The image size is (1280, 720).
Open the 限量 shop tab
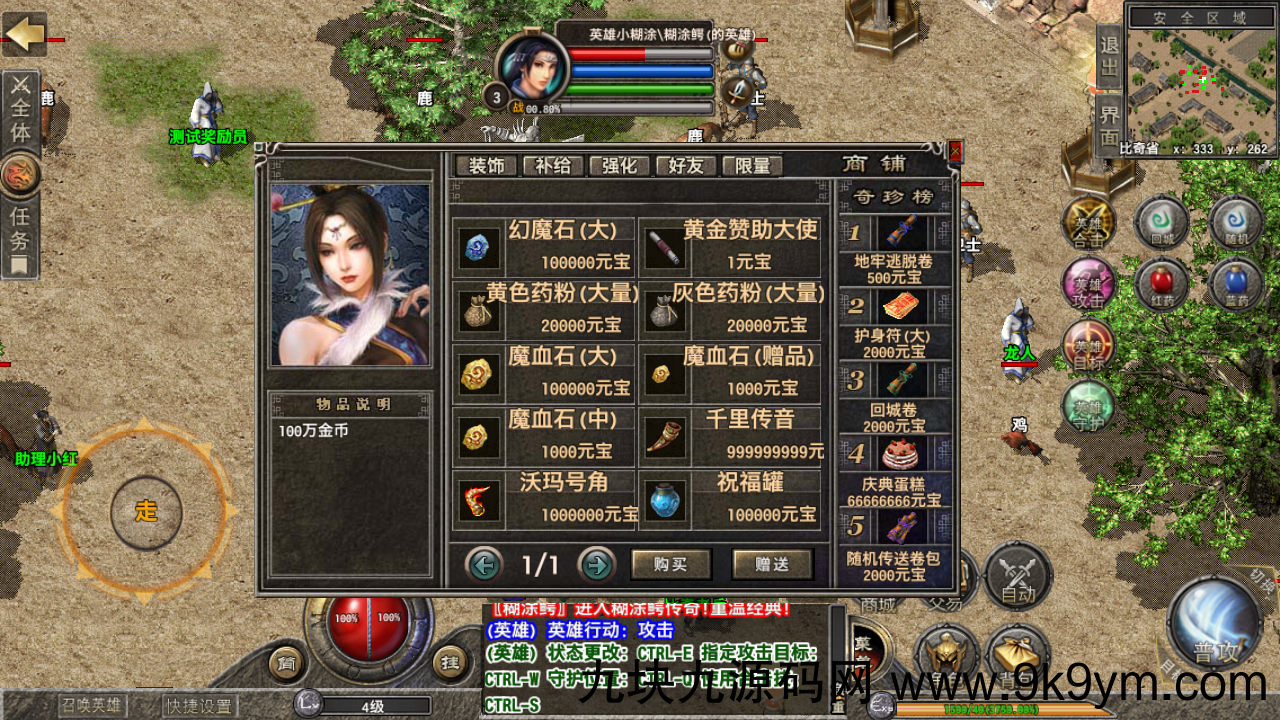[751, 166]
